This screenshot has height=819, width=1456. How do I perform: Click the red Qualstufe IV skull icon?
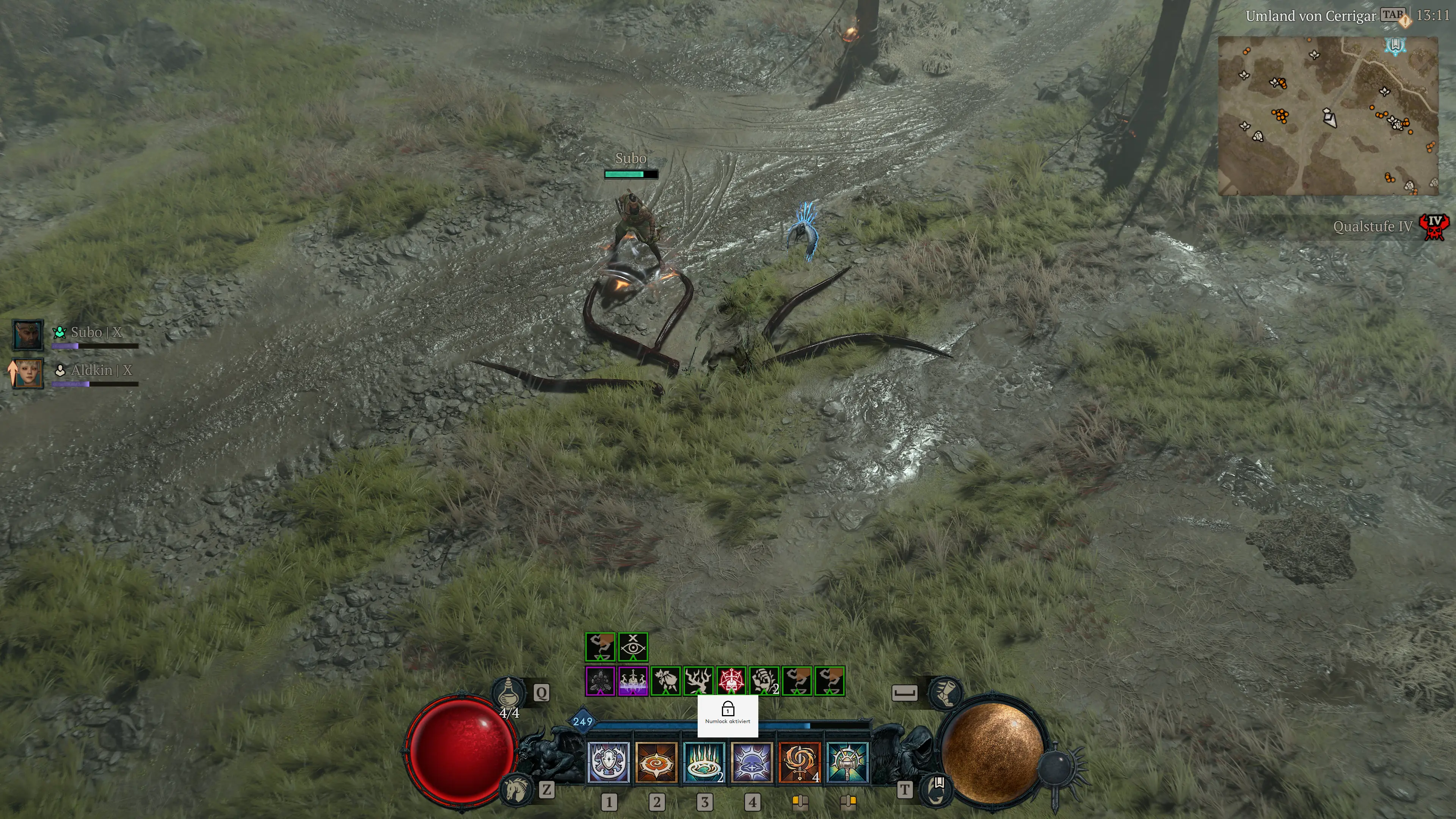[1434, 227]
